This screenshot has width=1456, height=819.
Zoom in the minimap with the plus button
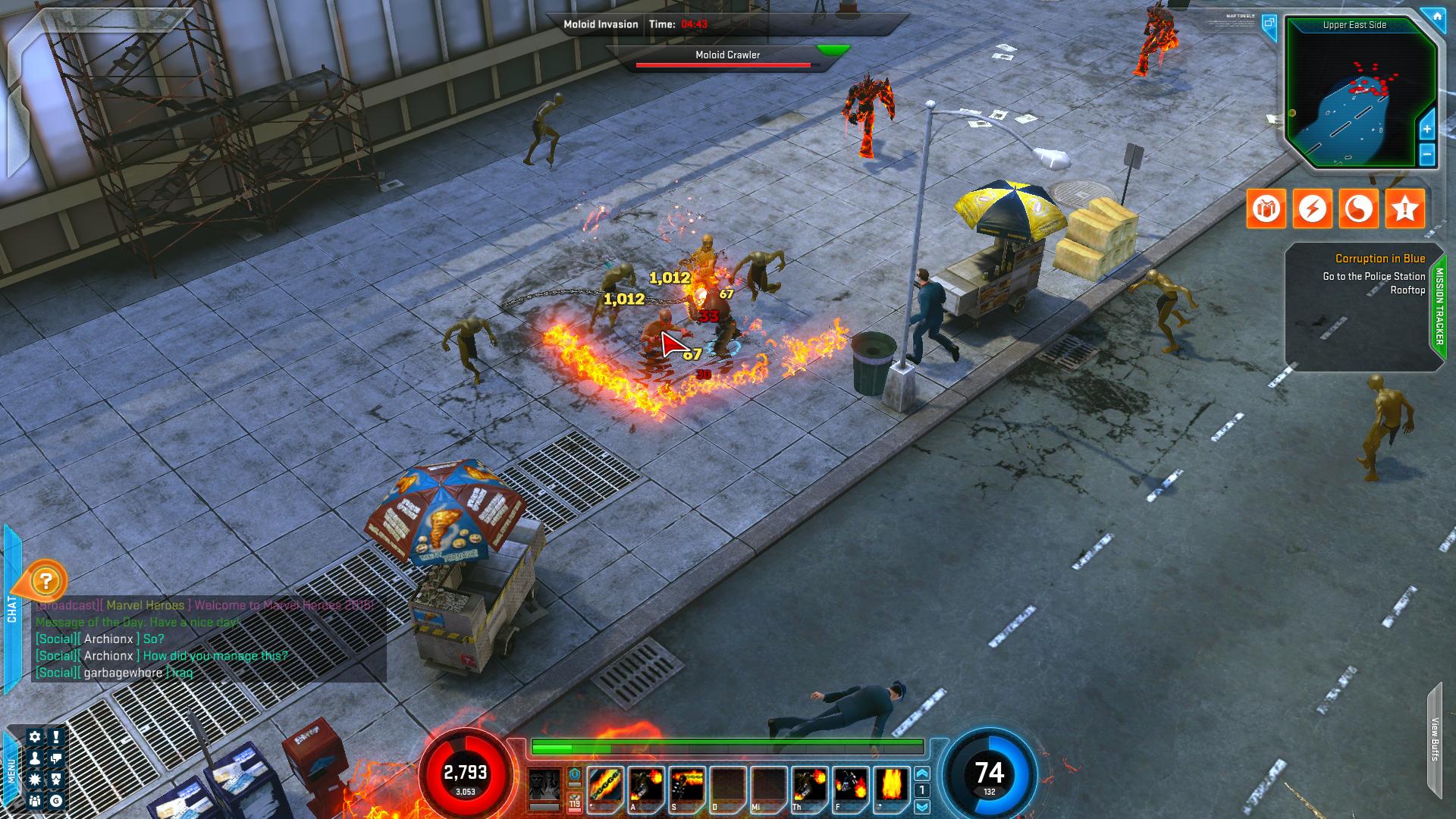tap(1426, 129)
